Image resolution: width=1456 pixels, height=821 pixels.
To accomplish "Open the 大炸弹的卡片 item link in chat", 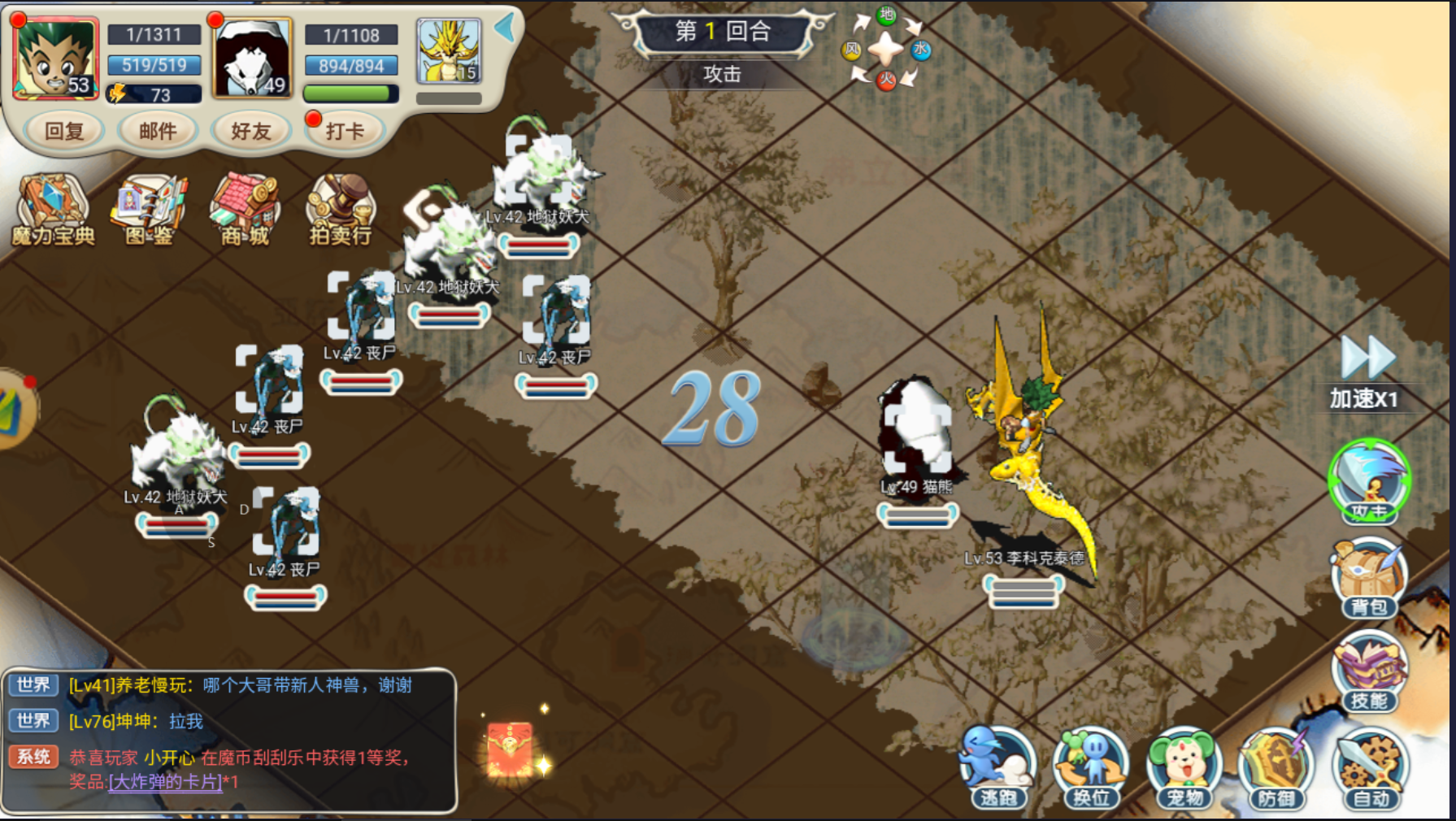I will coord(165,782).
